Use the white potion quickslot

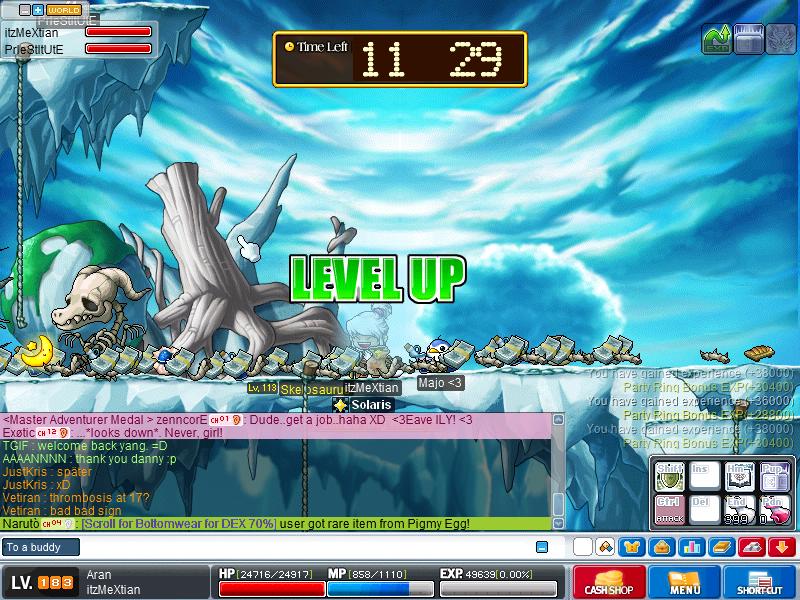[739, 510]
